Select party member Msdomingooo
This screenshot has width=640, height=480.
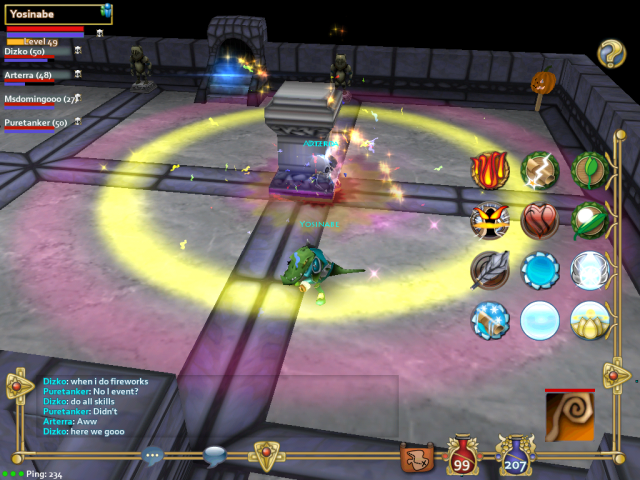pyautogui.click(x=42, y=99)
